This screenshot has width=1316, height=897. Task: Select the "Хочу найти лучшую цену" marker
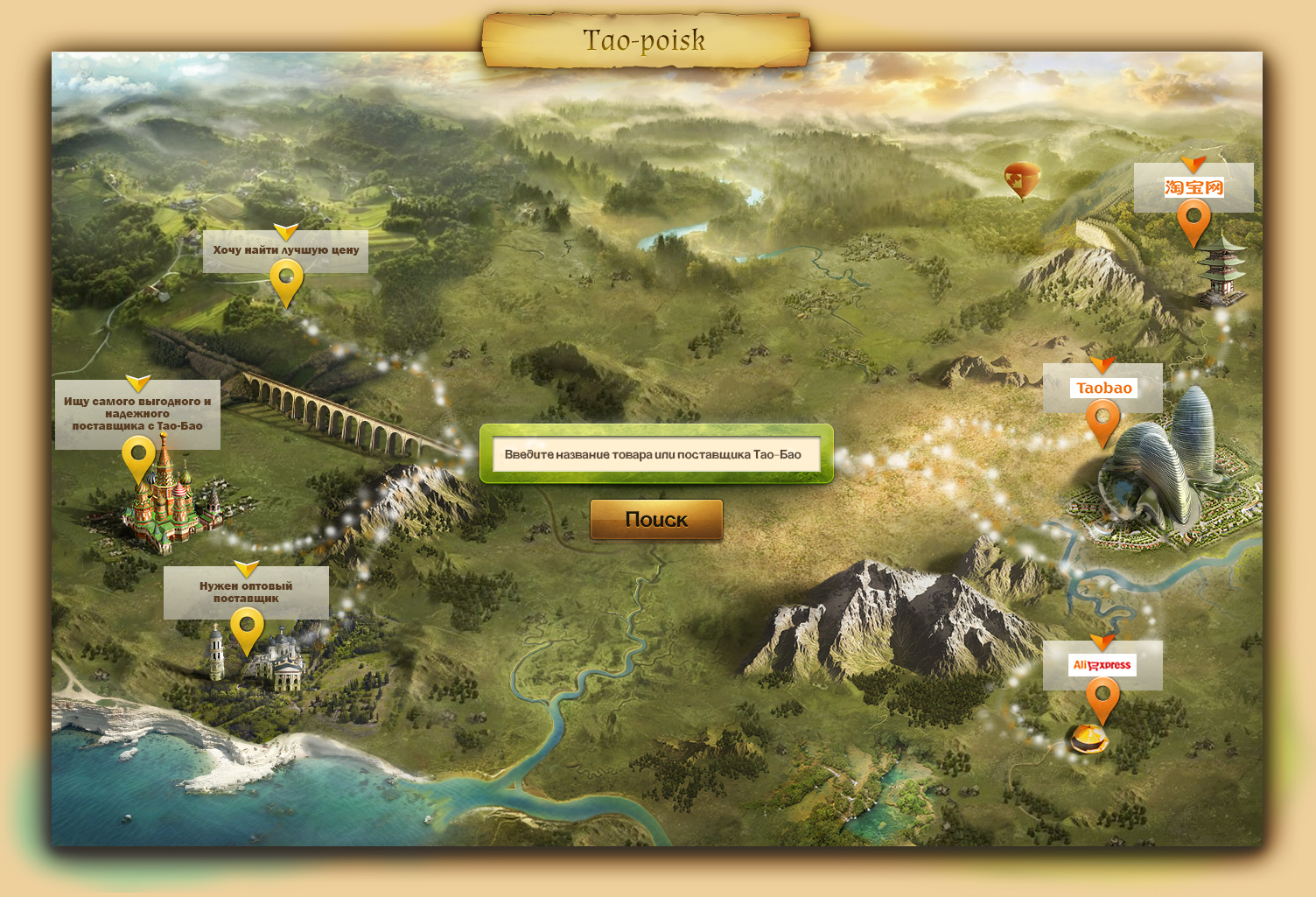click(x=286, y=281)
